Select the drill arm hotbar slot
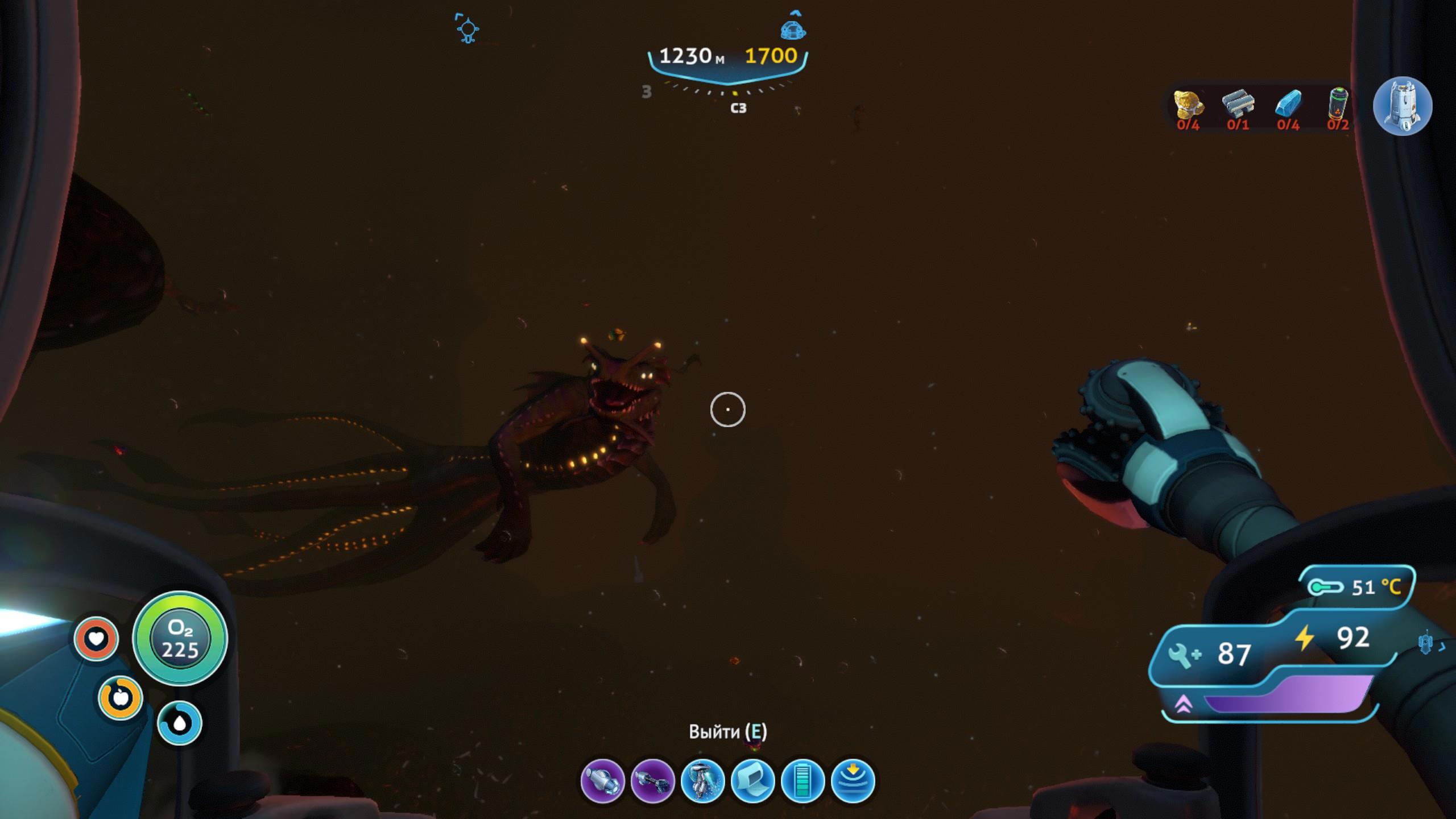Viewport: 1456px width, 819px height. click(602, 781)
